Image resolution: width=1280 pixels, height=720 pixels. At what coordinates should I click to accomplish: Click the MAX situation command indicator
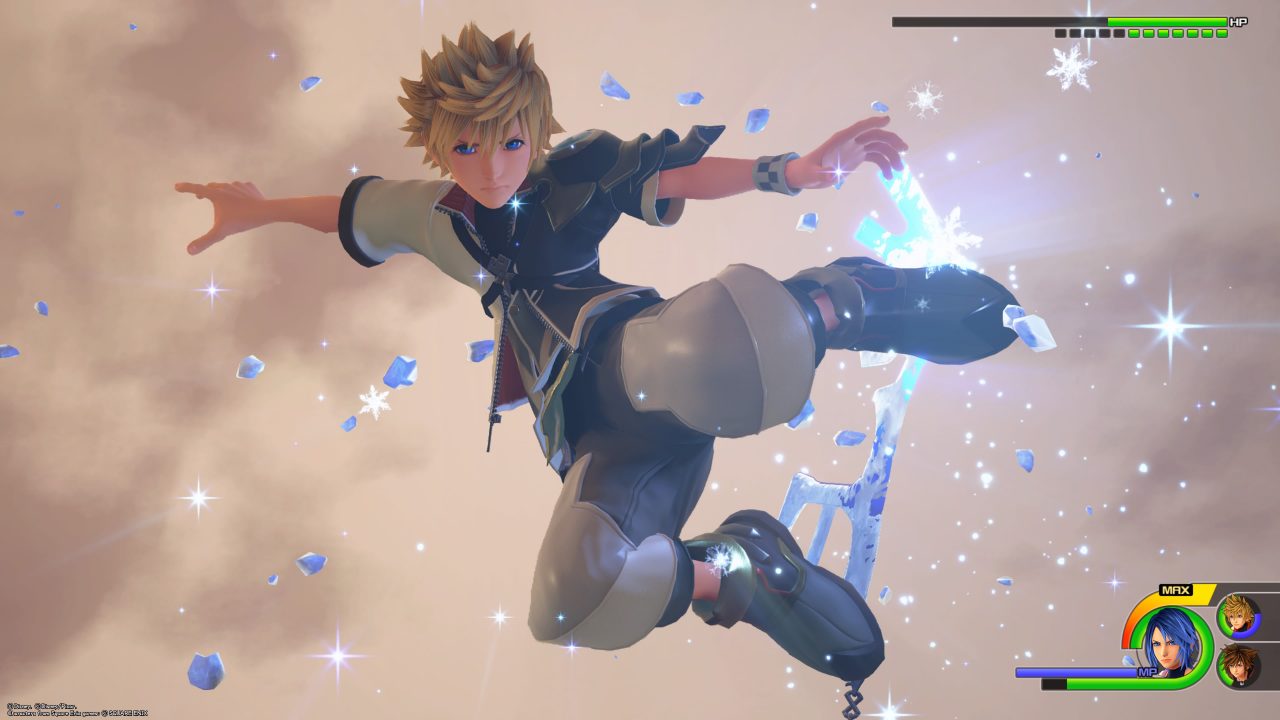point(1175,589)
